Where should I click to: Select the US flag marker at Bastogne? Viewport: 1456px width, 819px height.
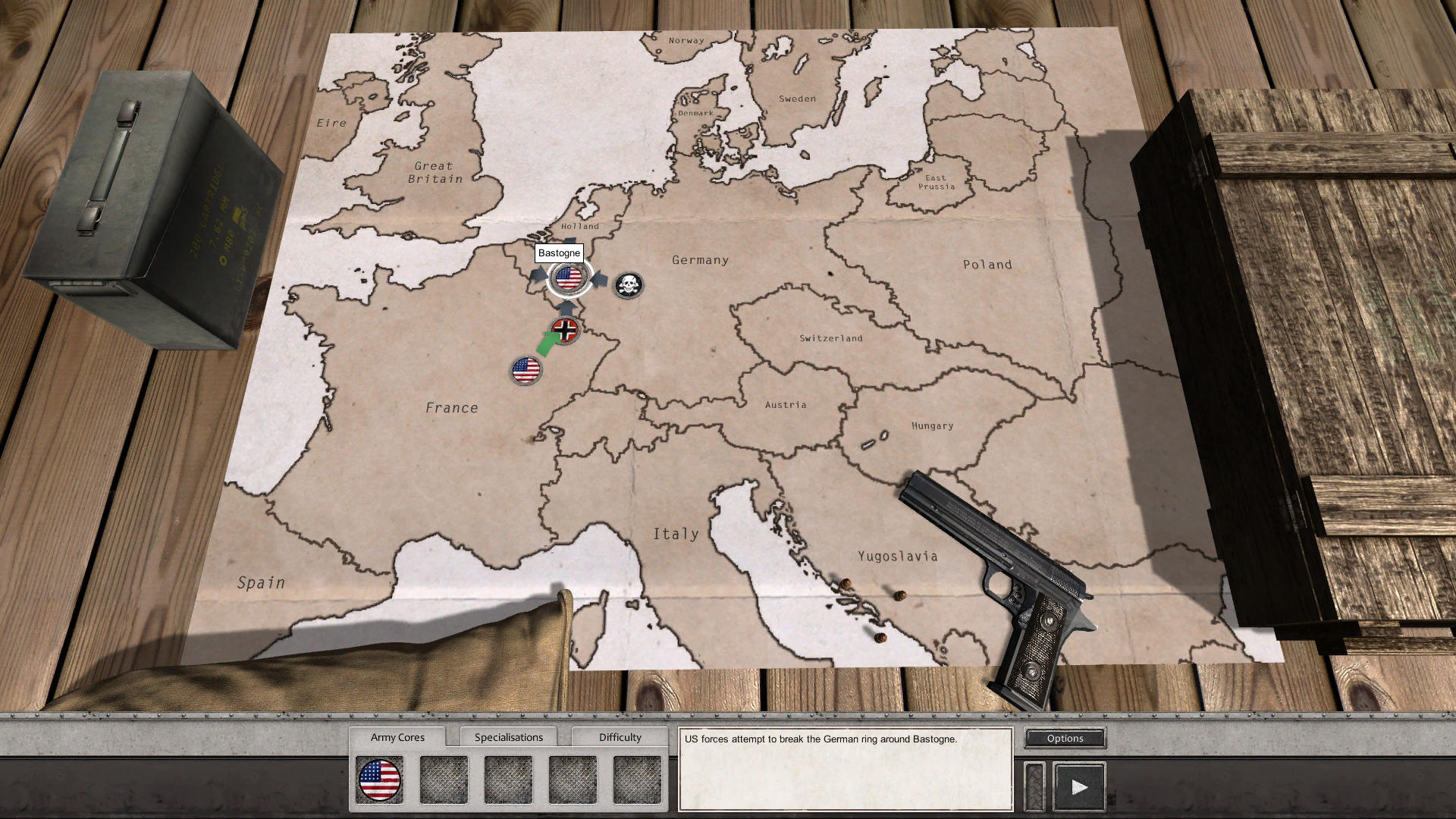[569, 278]
